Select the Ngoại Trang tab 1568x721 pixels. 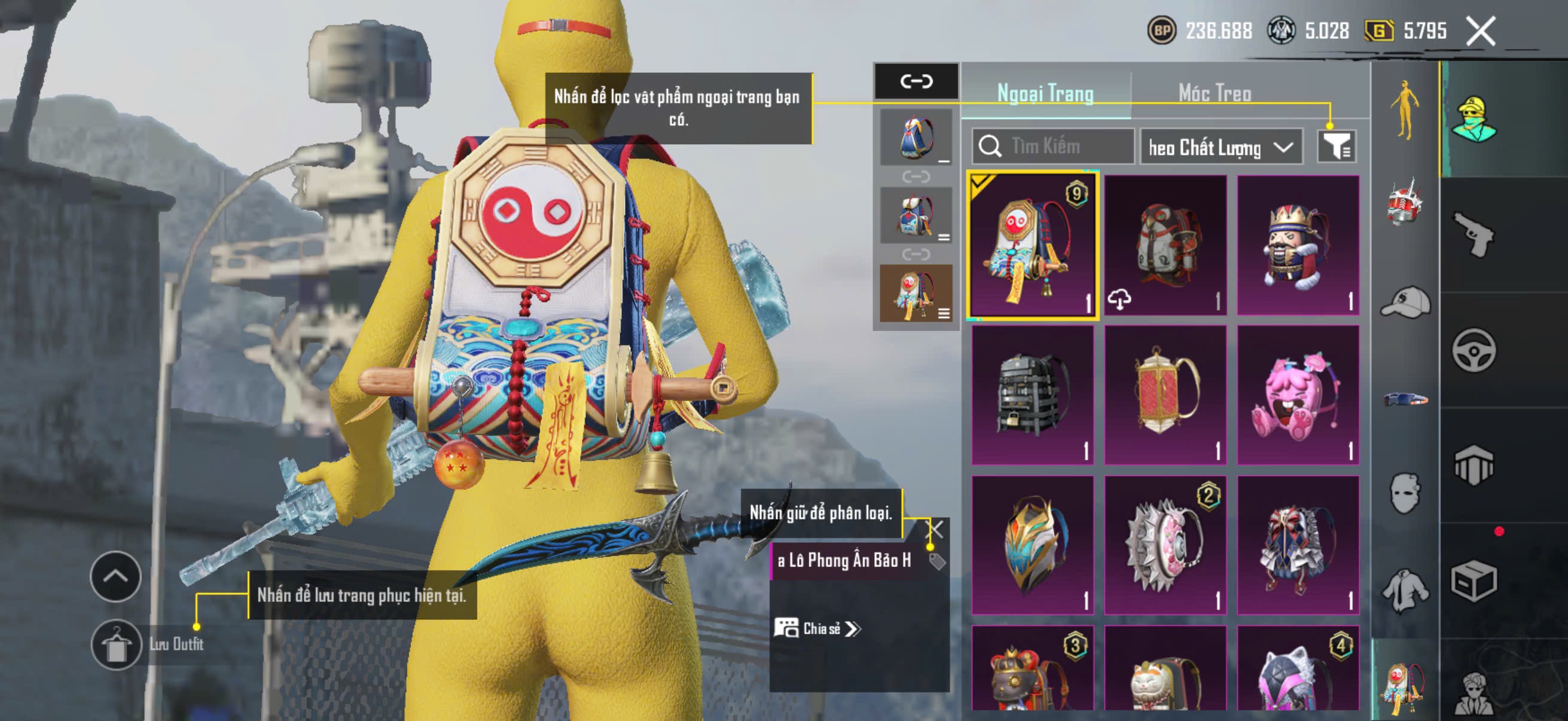1045,94
